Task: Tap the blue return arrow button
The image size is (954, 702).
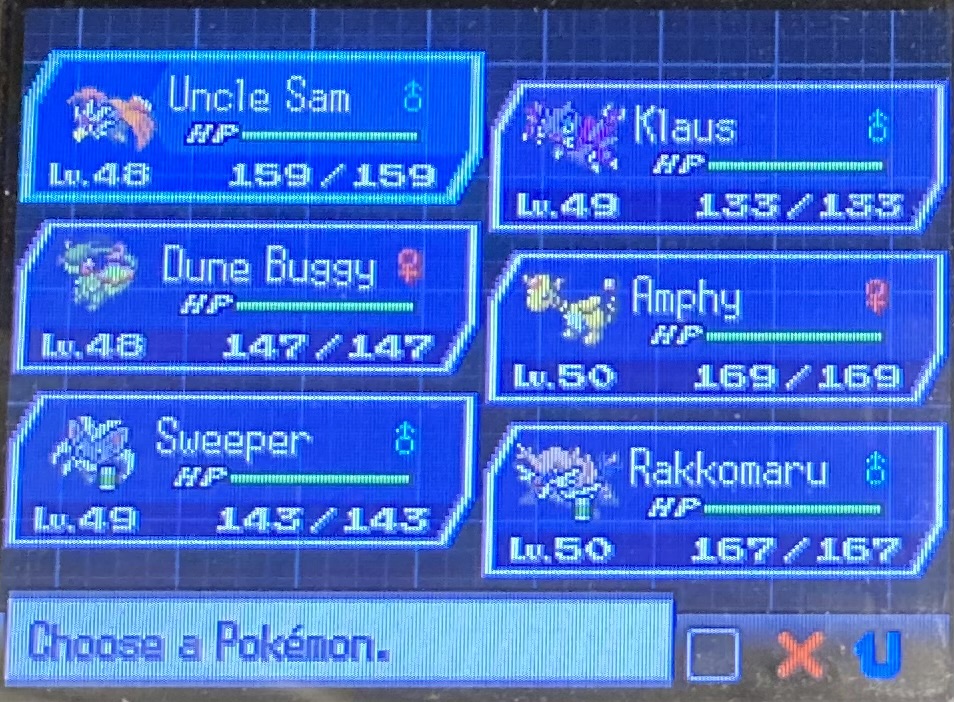Action: pyautogui.click(x=881, y=654)
